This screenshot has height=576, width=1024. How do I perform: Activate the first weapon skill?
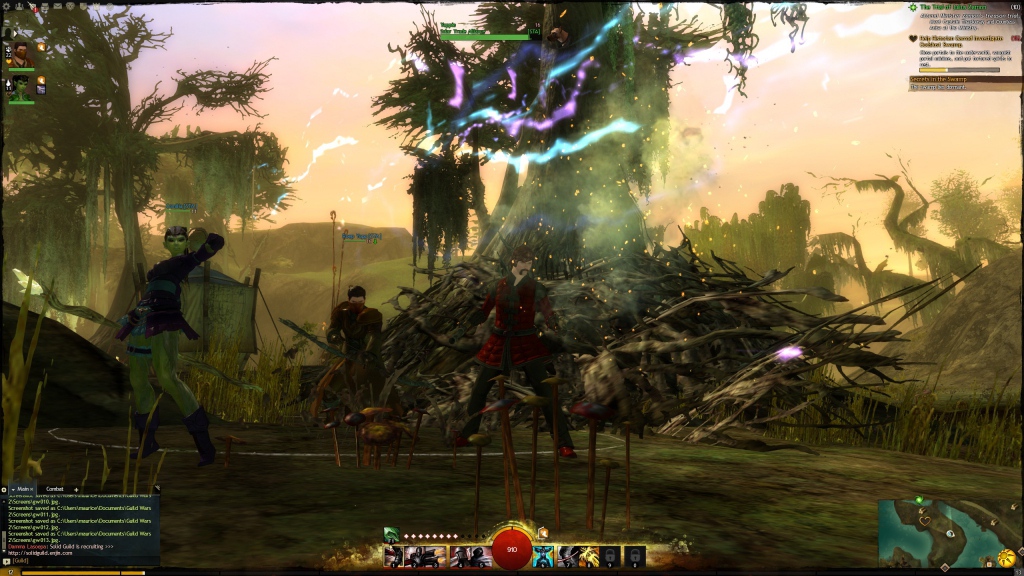(394, 556)
